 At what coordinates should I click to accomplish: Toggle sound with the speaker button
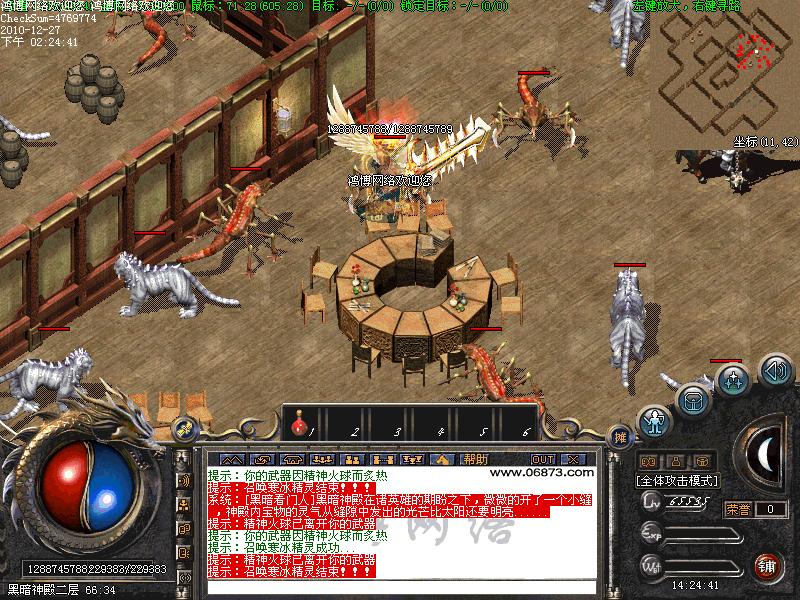(776, 371)
